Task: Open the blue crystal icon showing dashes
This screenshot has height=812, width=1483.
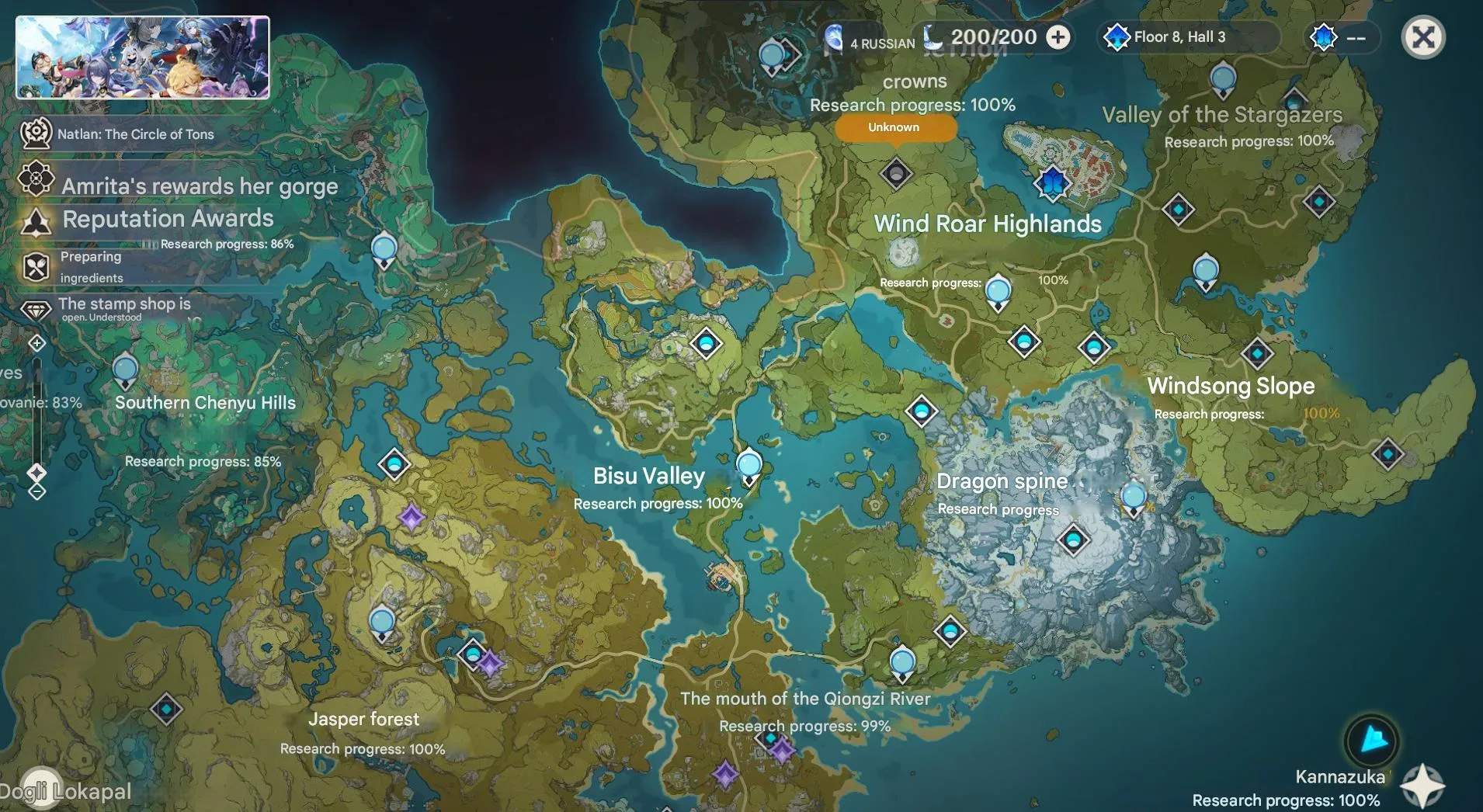Action: click(x=1324, y=37)
